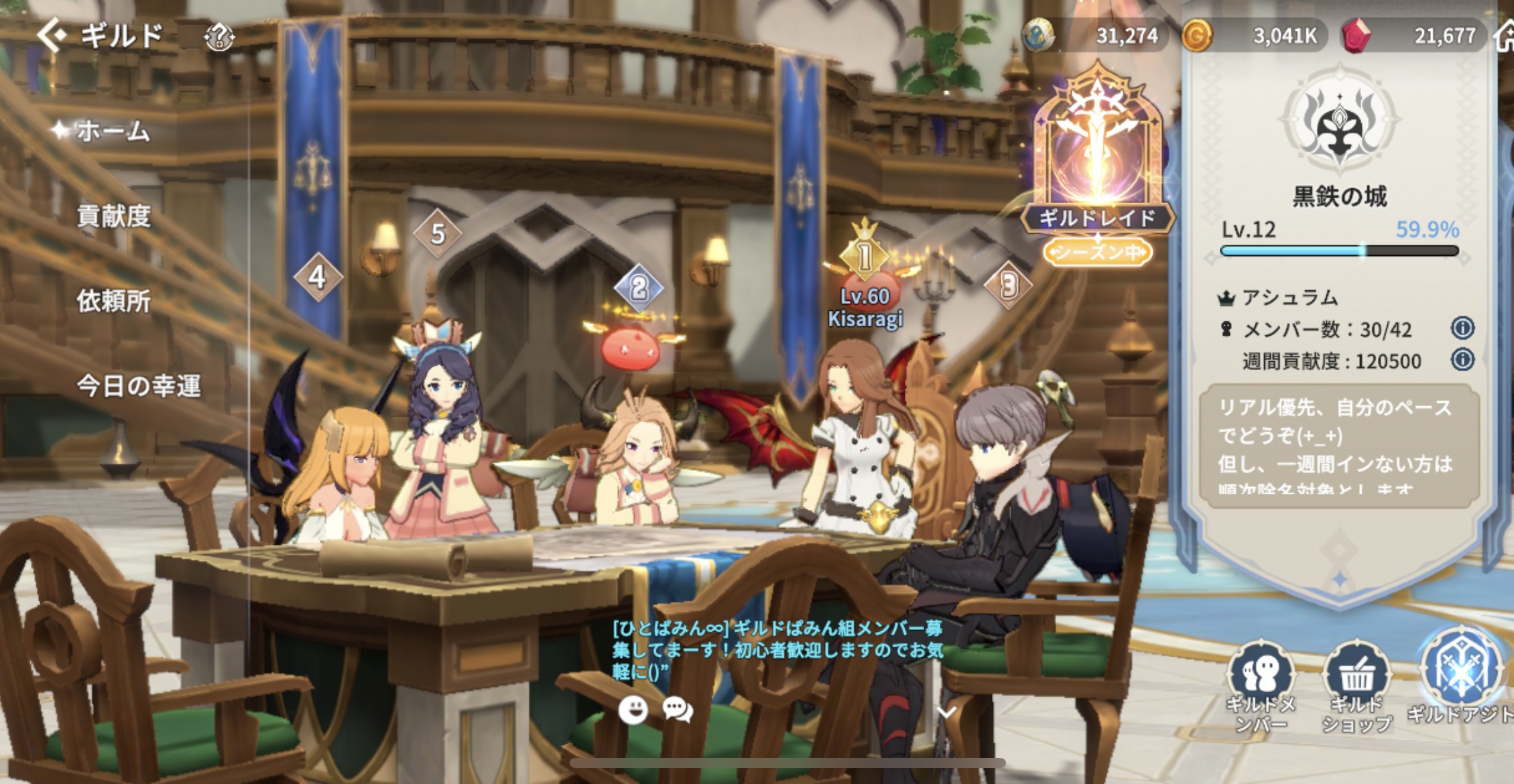Image resolution: width=1514 pixels, height=784 pixels.
Task: Select the ホーム menu entry
Action: (x=112, y=131)
